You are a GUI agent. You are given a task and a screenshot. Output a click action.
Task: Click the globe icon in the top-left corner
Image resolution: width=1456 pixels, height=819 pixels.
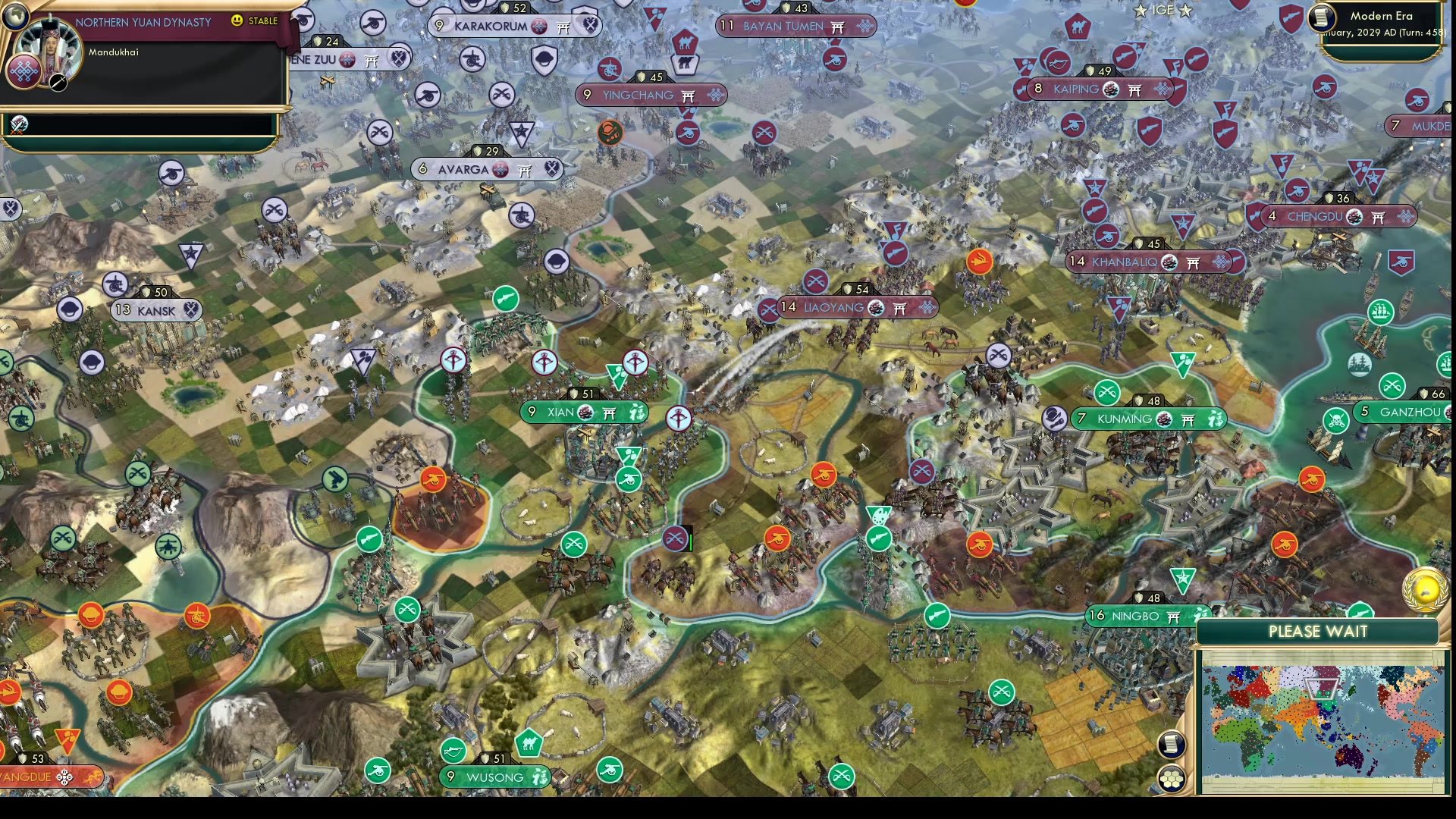pos(15,15)
